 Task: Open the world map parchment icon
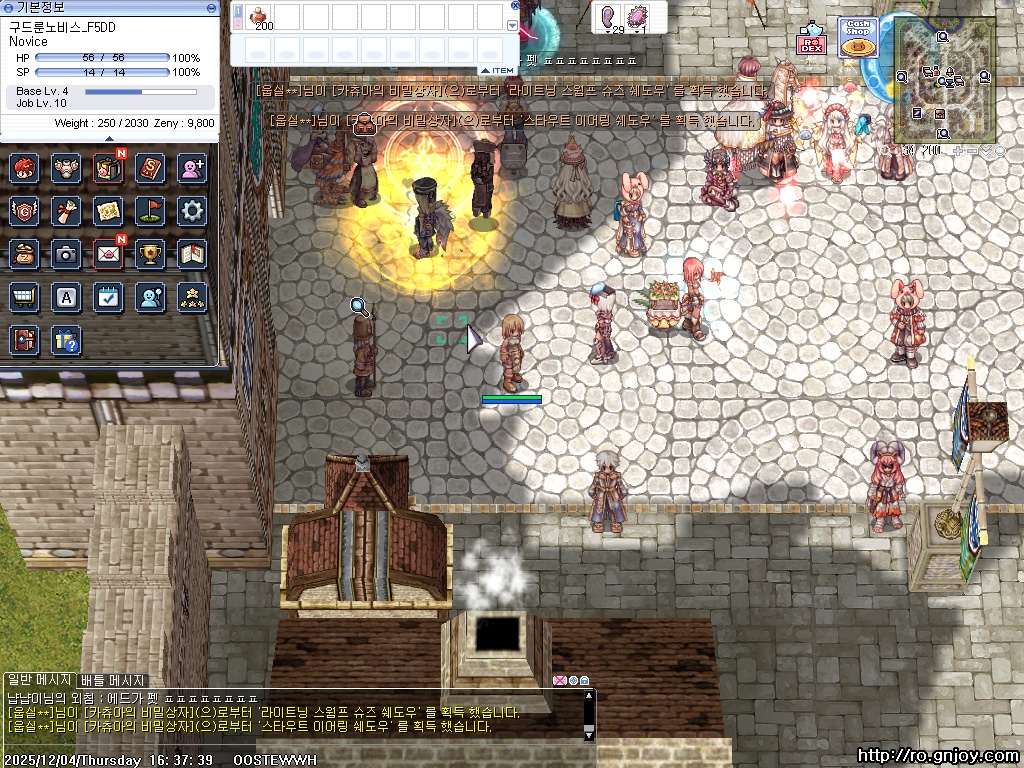click(x=108, y=211)
